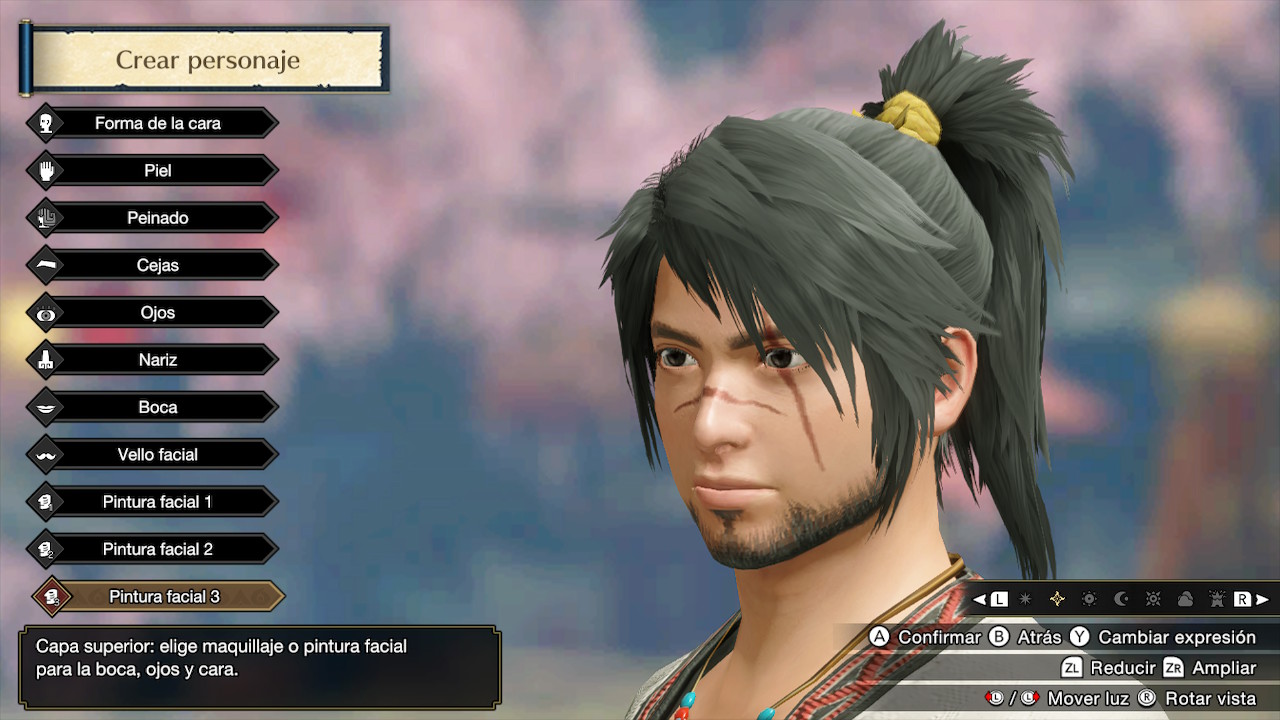Choose the cloudy weather lighting icon
Screen dimensions: 1280x720
coord(1185,599)
